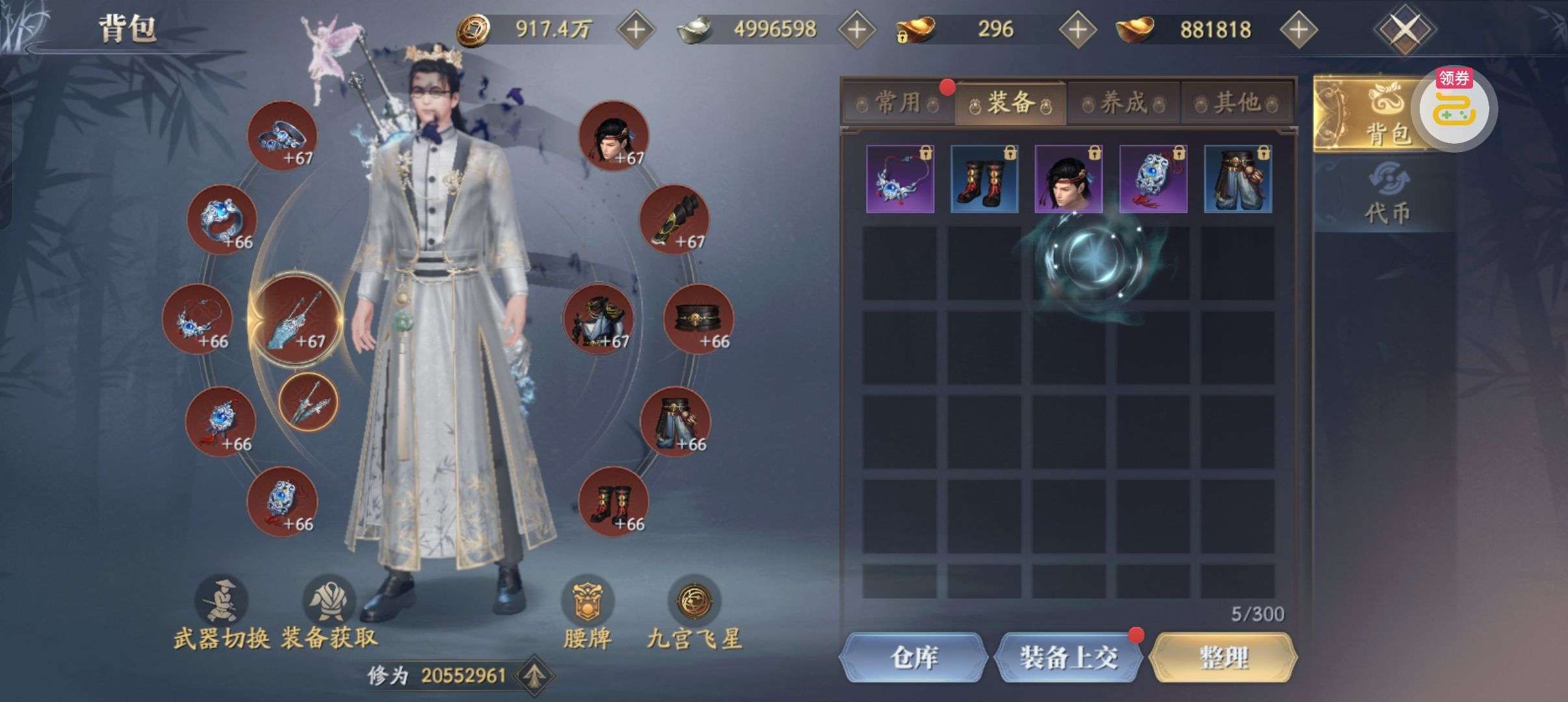Open the 领券 coupon overlay

click(x=1456, y=109)
